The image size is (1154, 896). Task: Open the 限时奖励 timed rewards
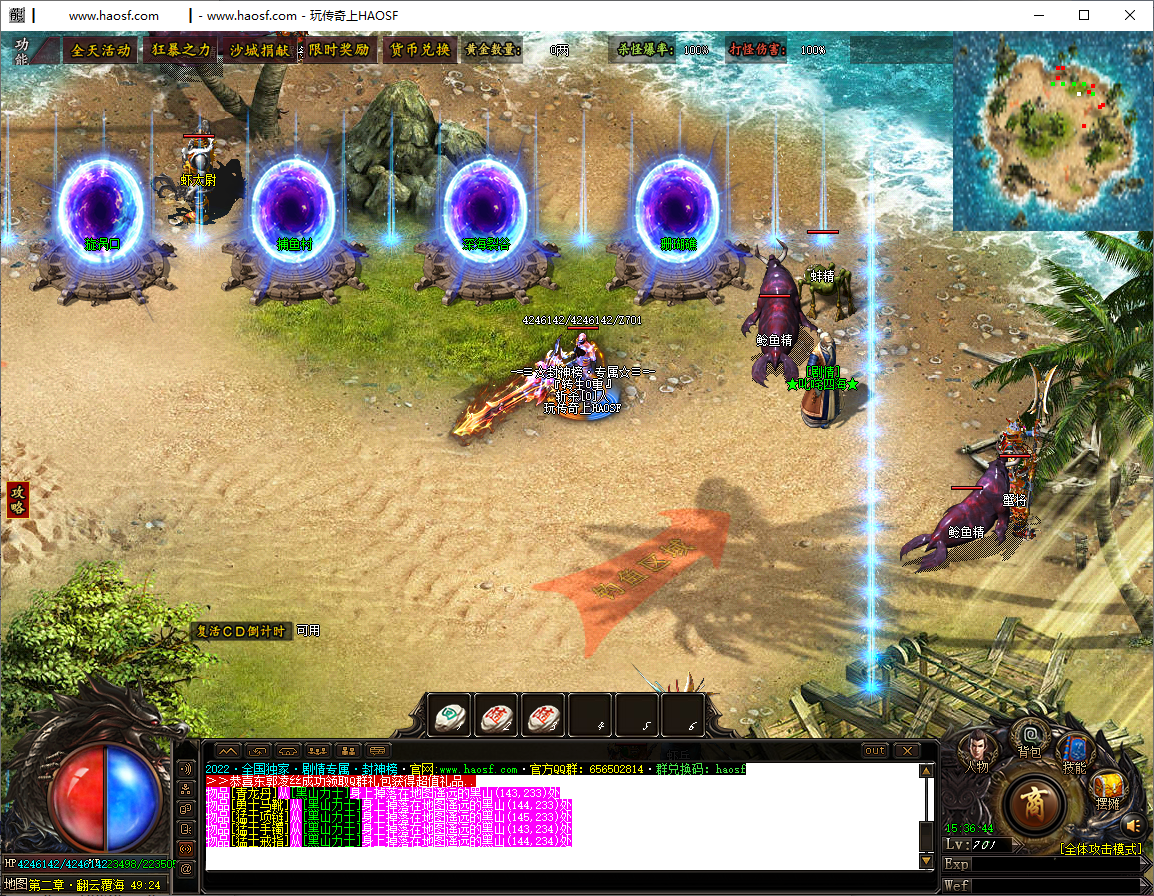(338, 50)
